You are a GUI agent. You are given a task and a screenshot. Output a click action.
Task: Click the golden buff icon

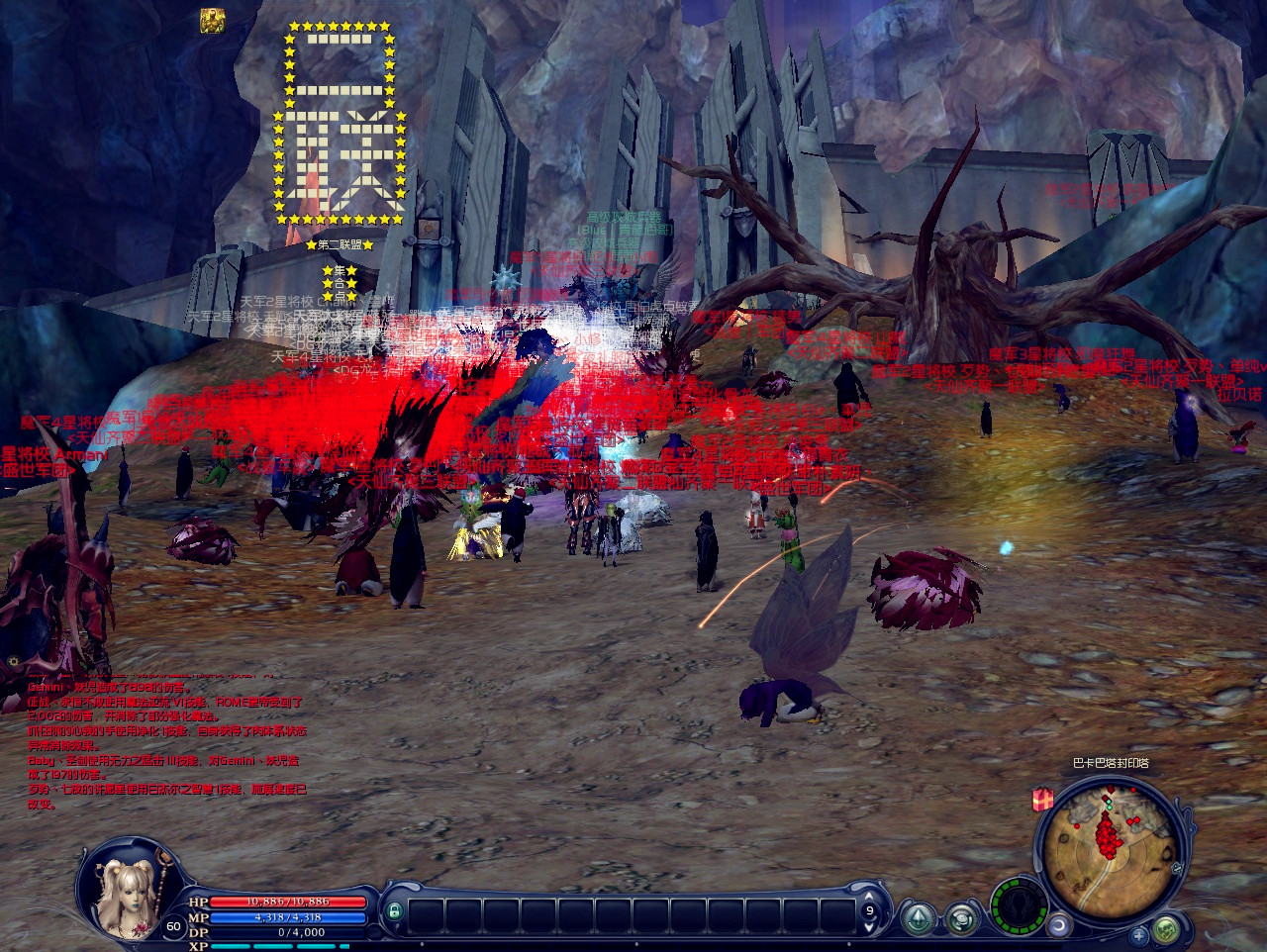click(x=212, y=21)
